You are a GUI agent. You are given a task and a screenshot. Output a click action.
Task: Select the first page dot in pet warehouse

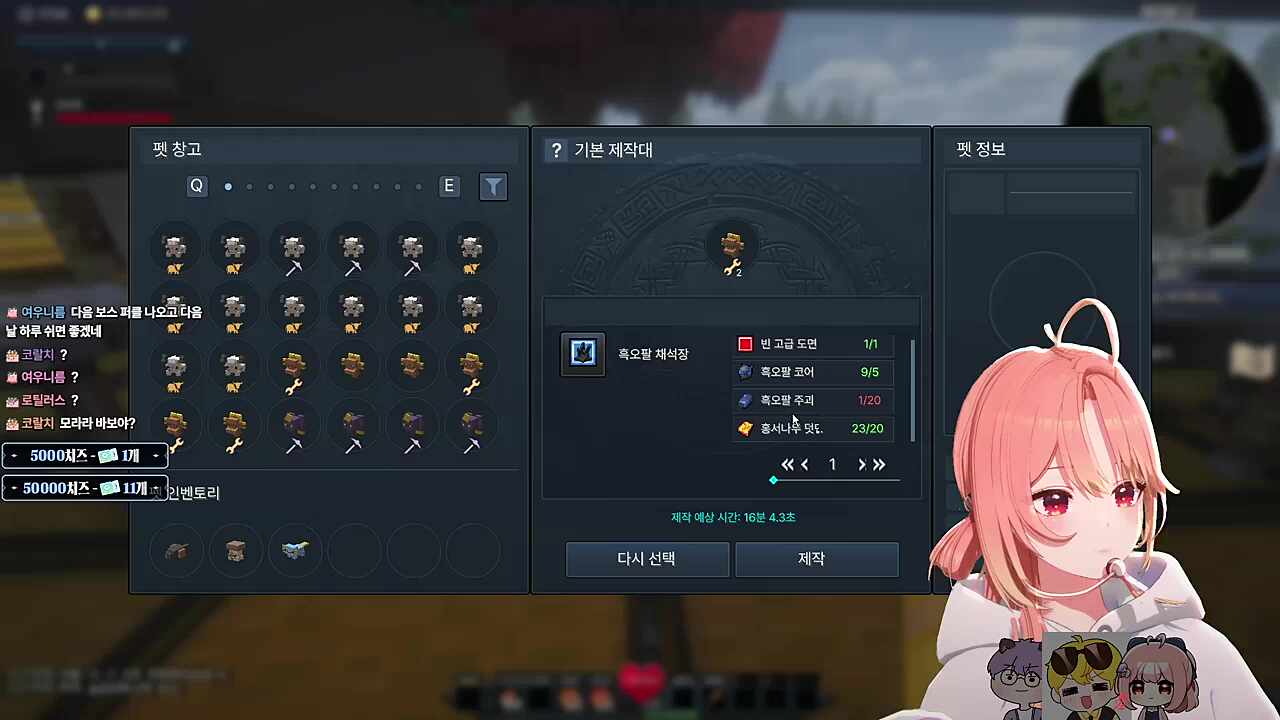pyautogui.click(x=228, y=186)
